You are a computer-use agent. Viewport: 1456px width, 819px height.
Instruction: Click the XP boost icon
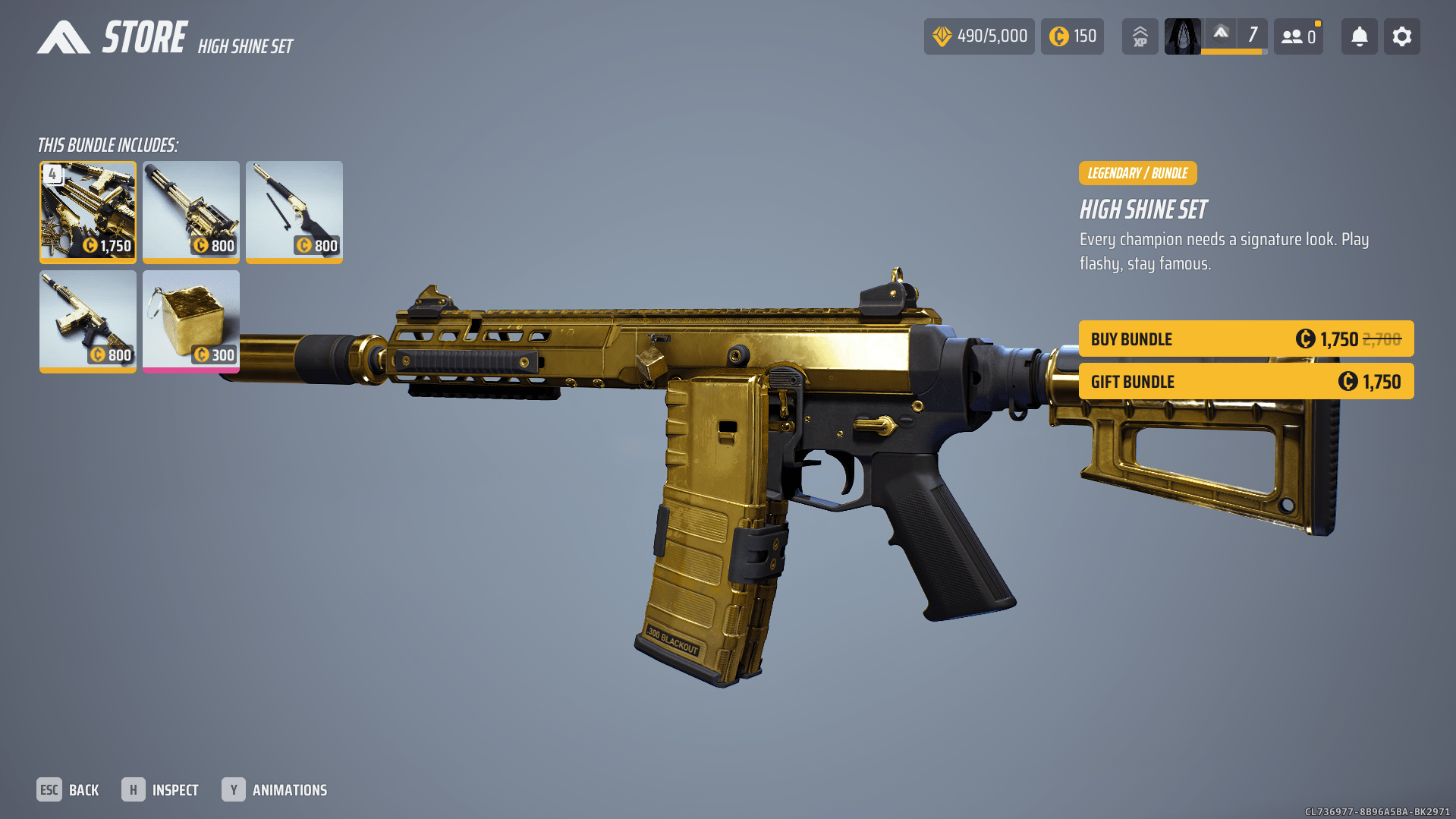tap(1140, 36)
